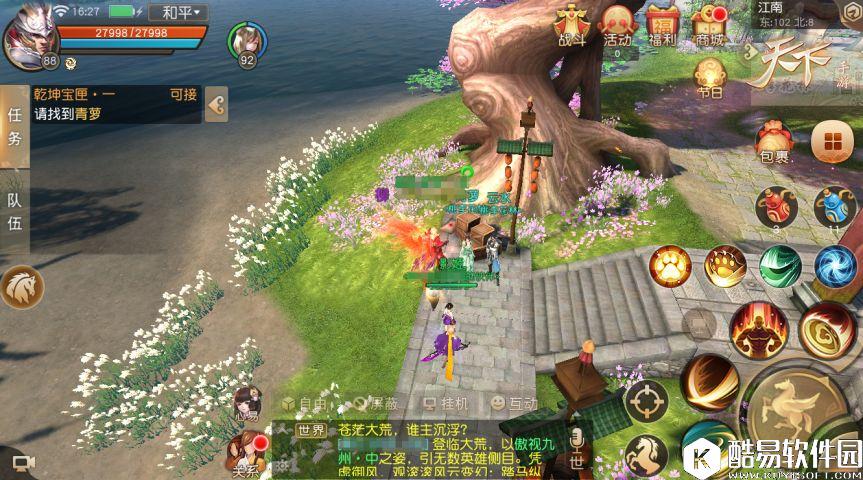
Task: Collapse the quest panel with arrow button
Action: pos(216,103)
